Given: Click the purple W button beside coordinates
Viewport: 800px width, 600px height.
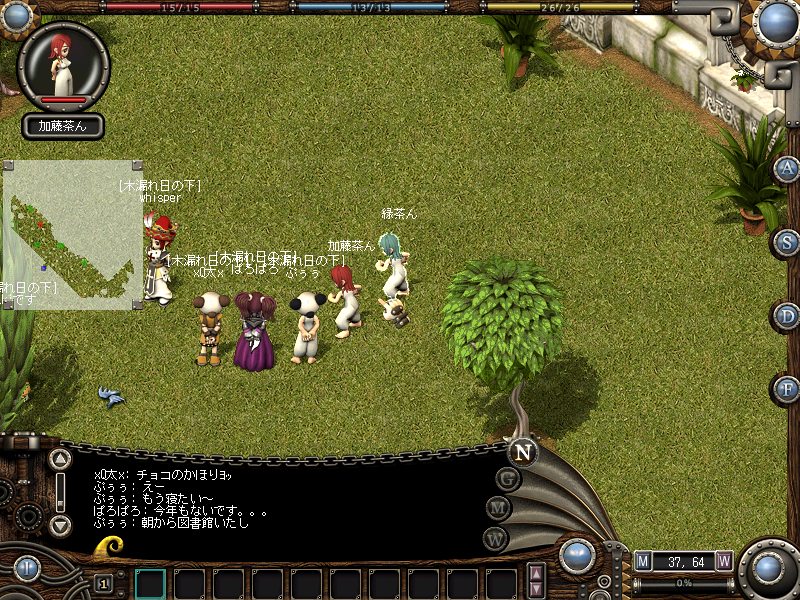Looking at the screenshot, I should coord(723,561).
